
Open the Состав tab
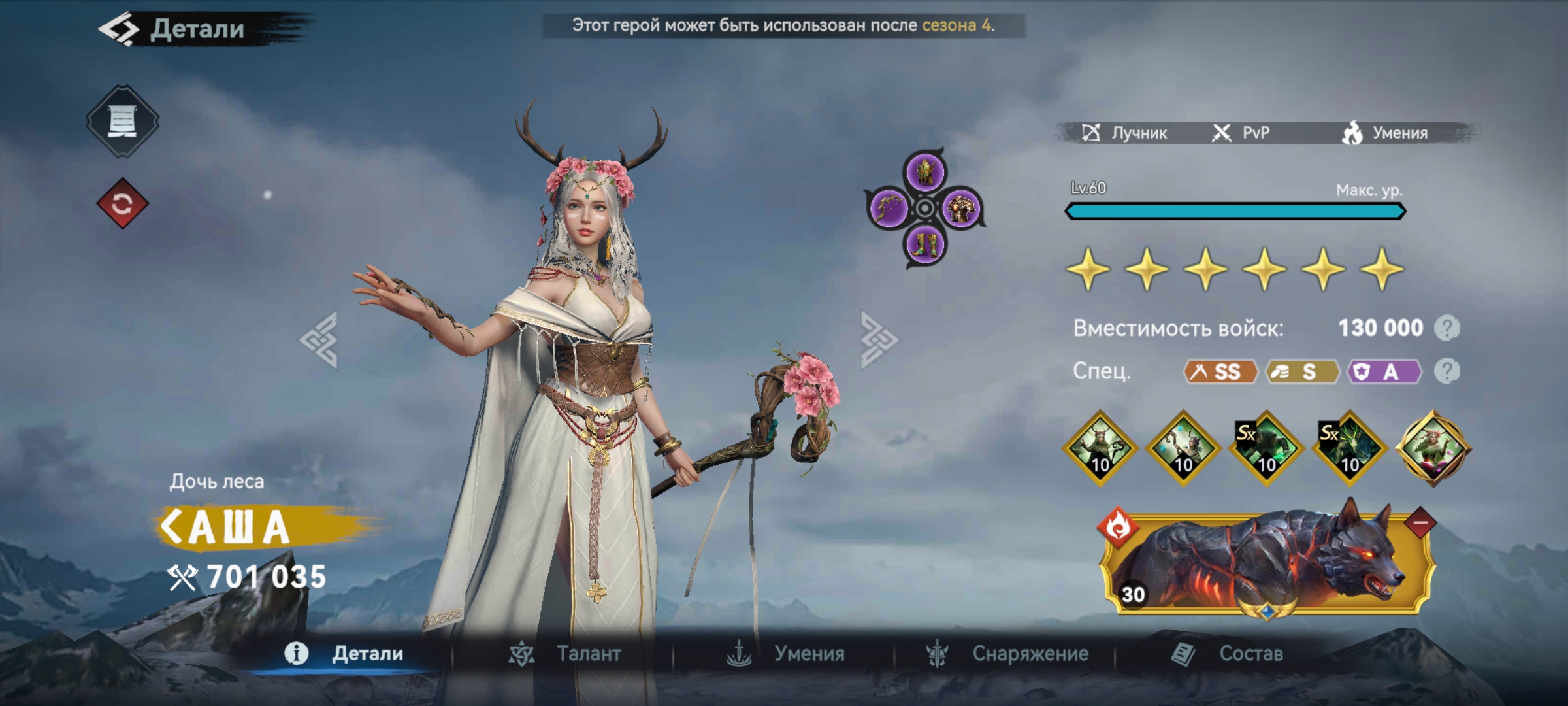1228,654
